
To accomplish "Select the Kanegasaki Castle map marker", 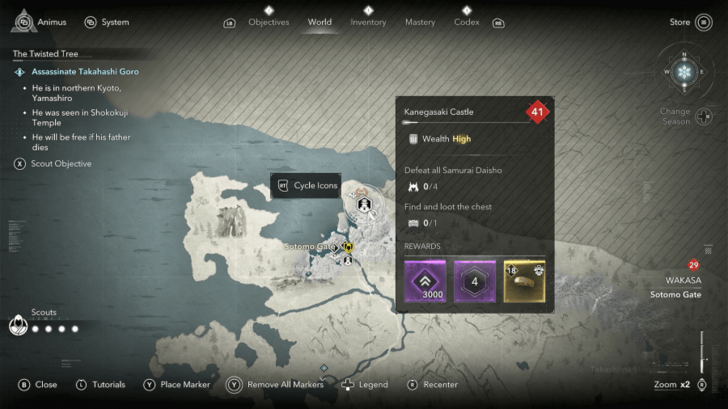I will (365, 207).
